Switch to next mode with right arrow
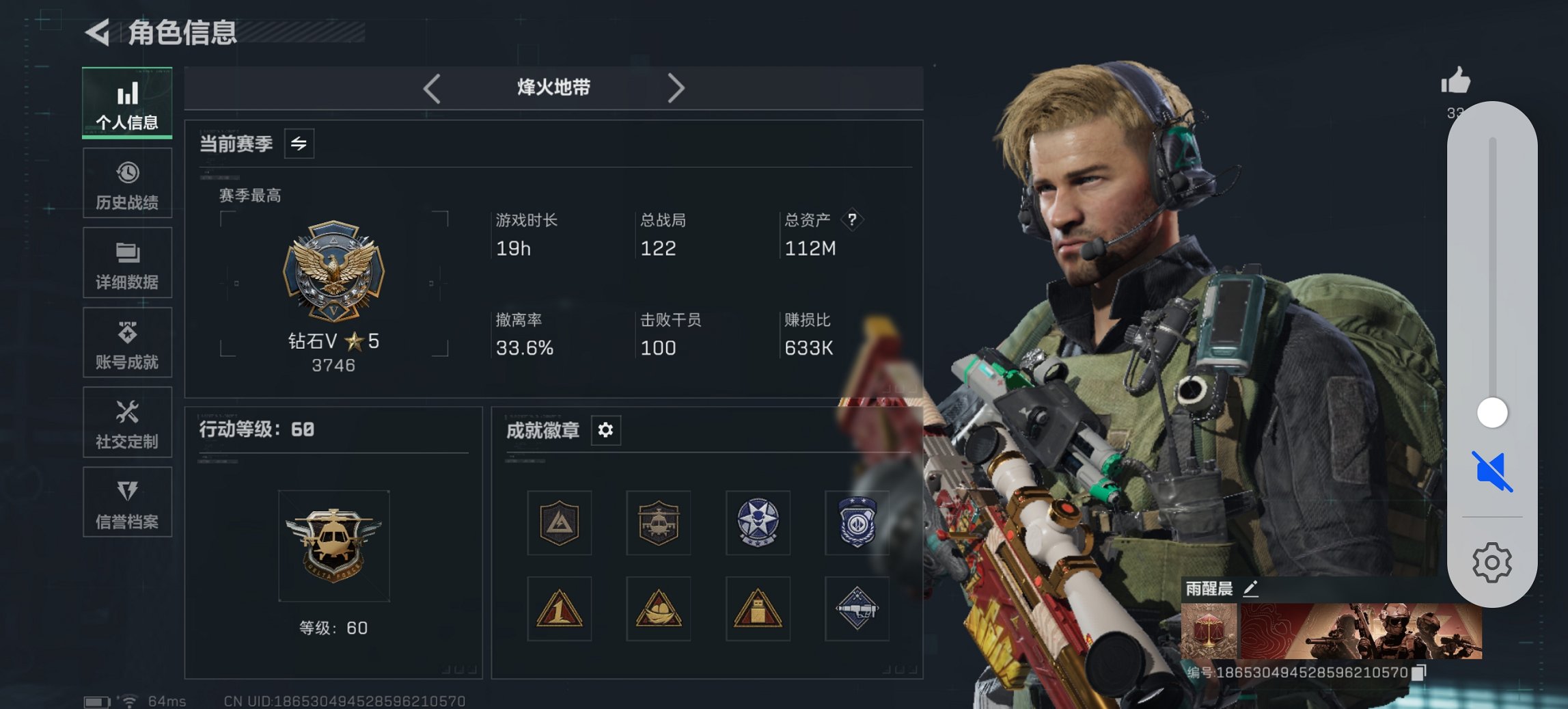 click(677, 88)
